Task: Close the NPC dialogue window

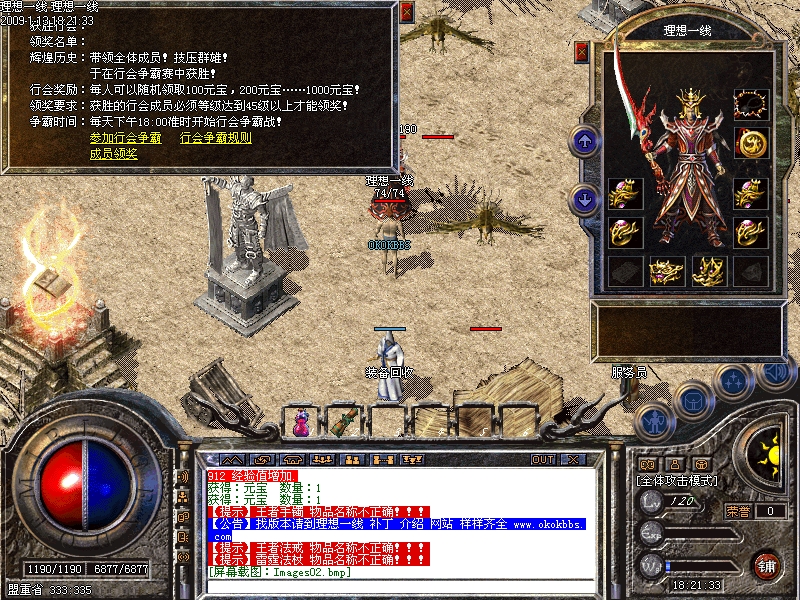Action: point(406,13)
